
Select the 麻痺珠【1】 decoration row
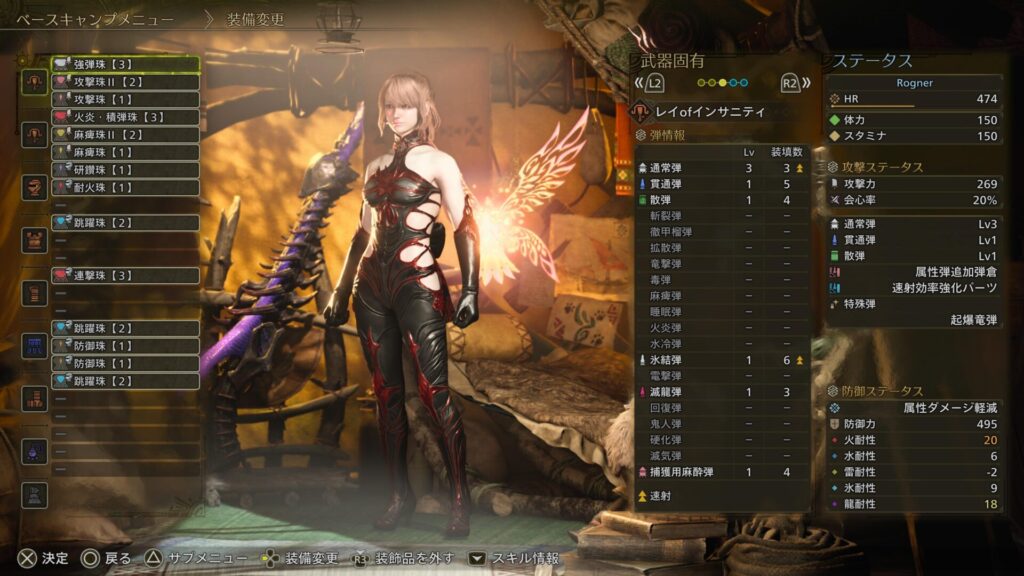coord(125,152)
